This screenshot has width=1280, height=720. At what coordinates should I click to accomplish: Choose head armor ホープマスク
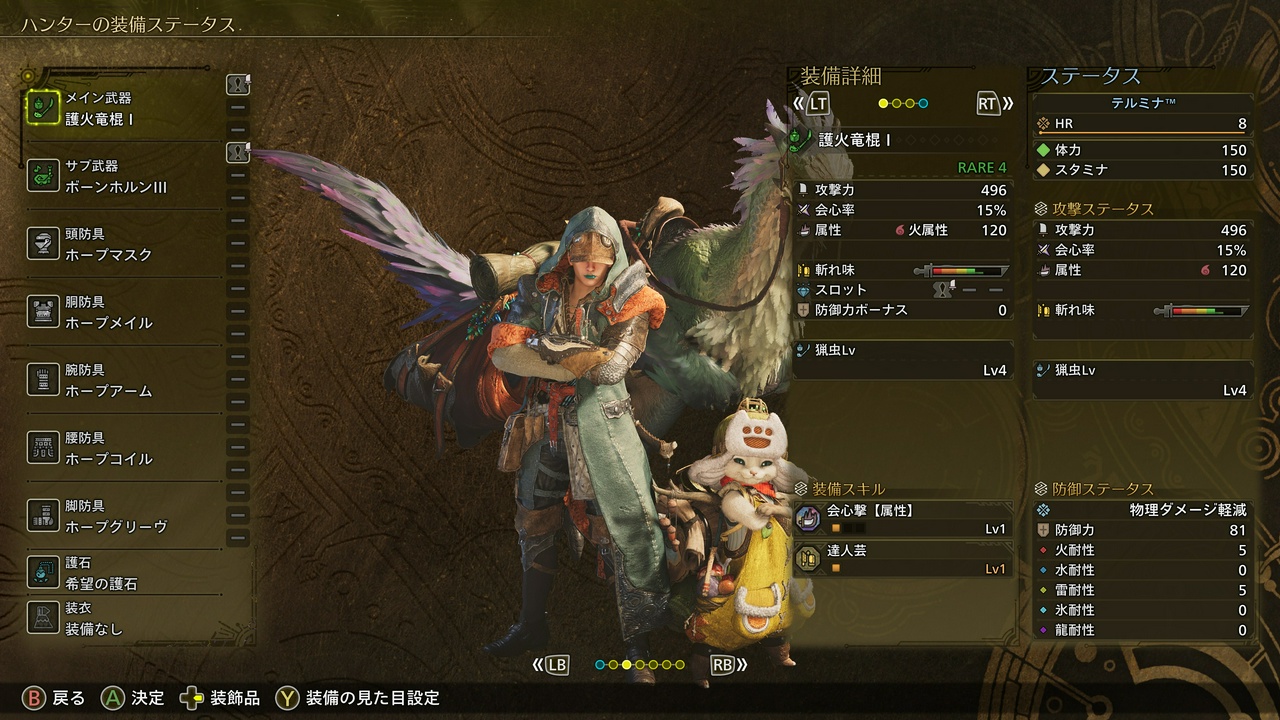(x=122, y=244)
